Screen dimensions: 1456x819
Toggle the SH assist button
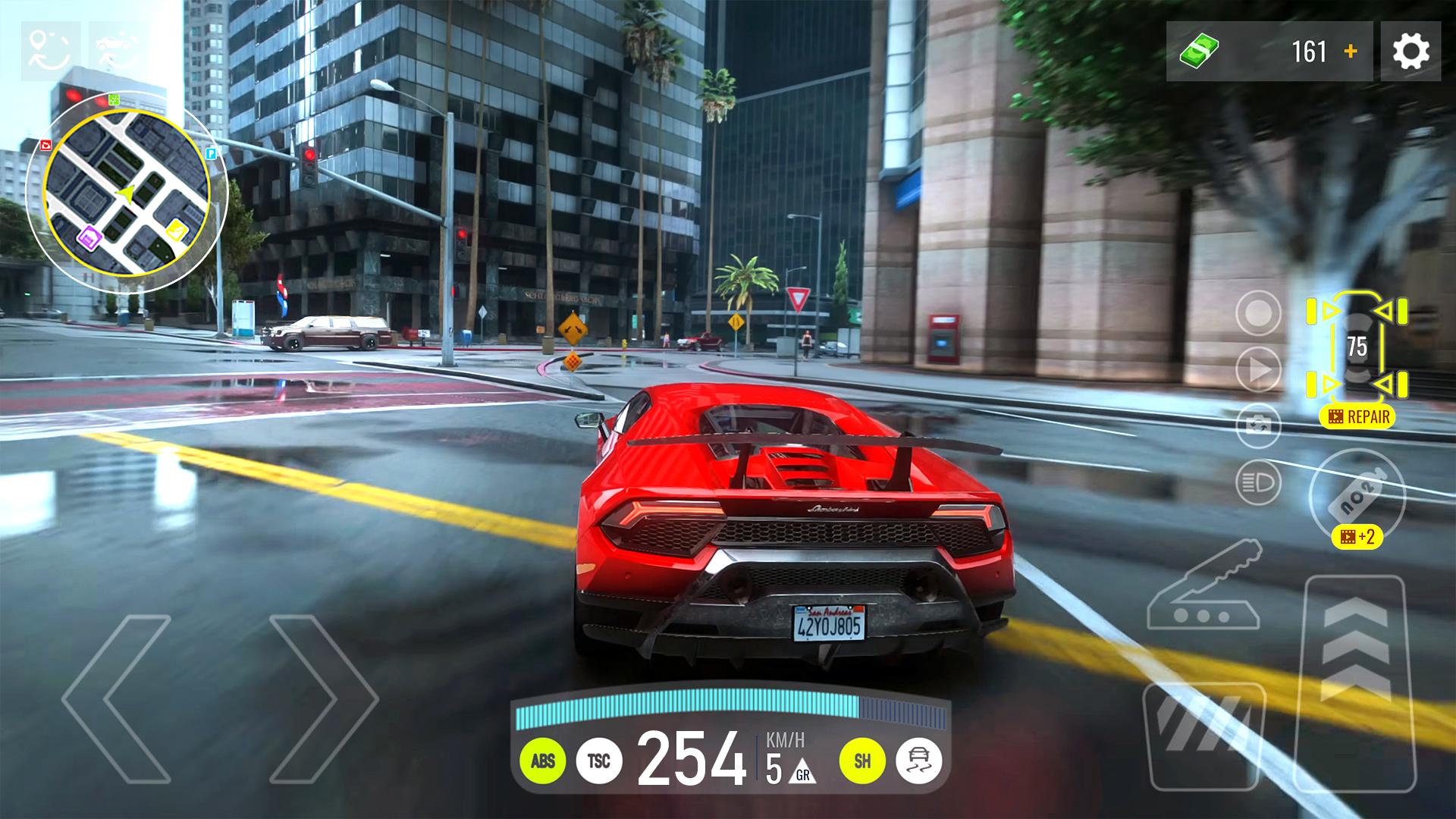(x=862, y=761)
